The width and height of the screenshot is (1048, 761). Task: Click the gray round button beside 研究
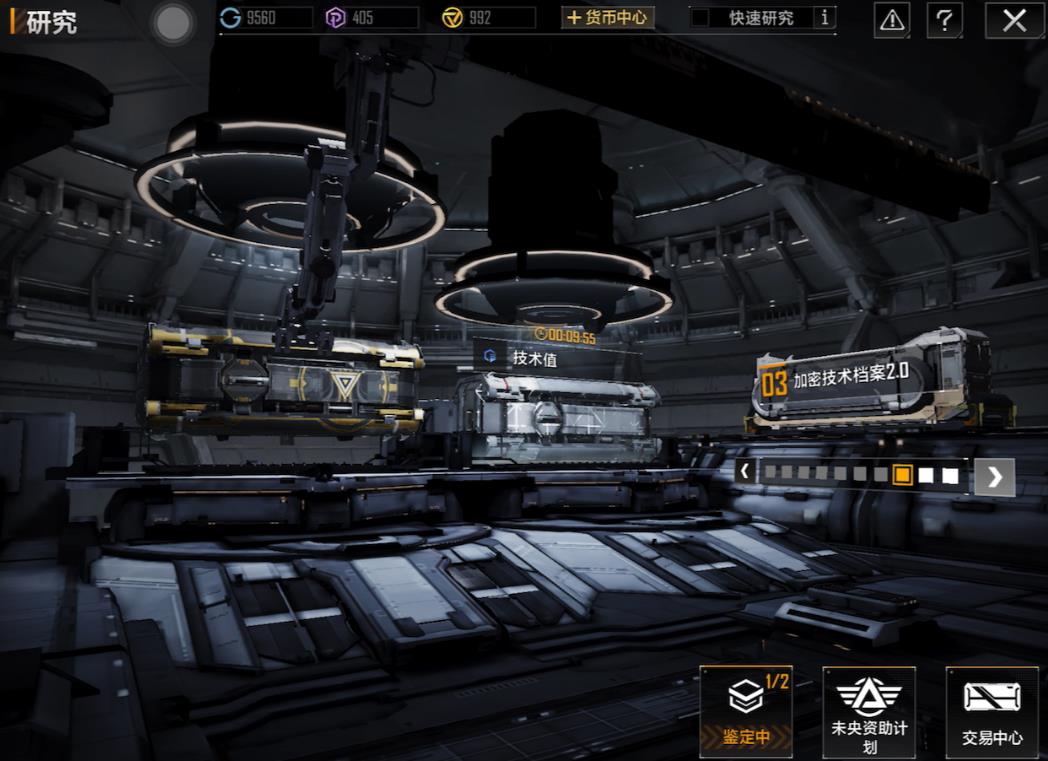click(174, 24)
